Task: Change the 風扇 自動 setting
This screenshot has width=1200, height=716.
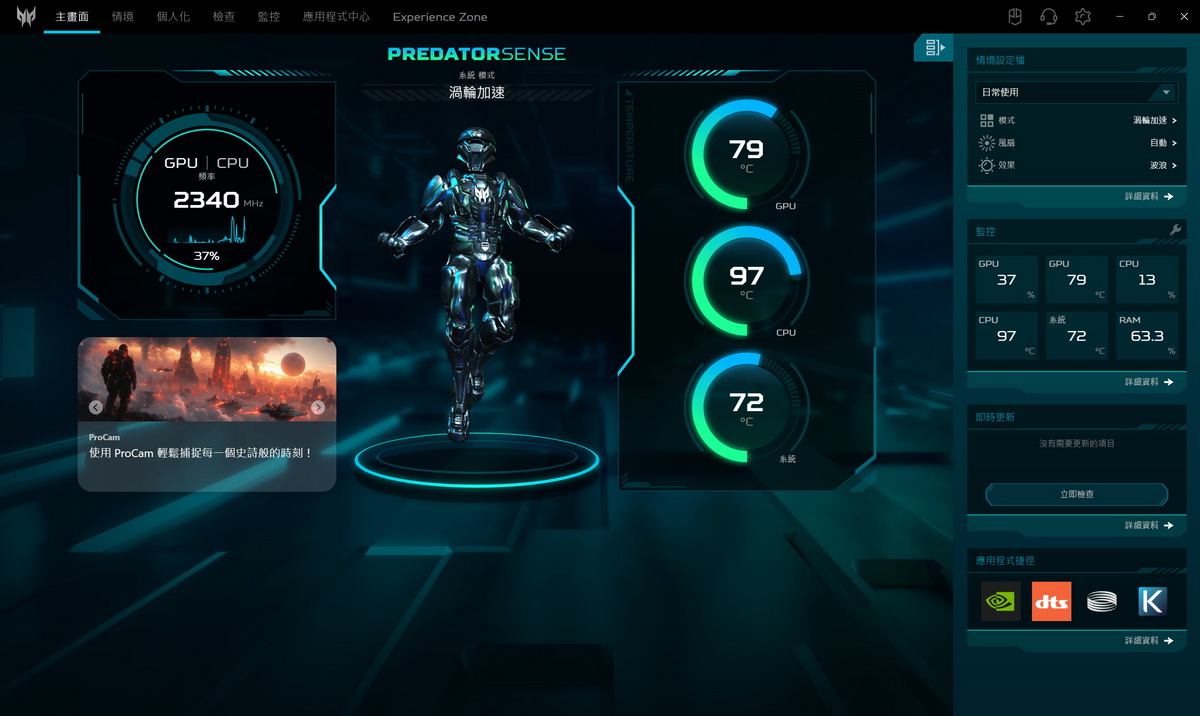Action: (x=1162, y=143)
